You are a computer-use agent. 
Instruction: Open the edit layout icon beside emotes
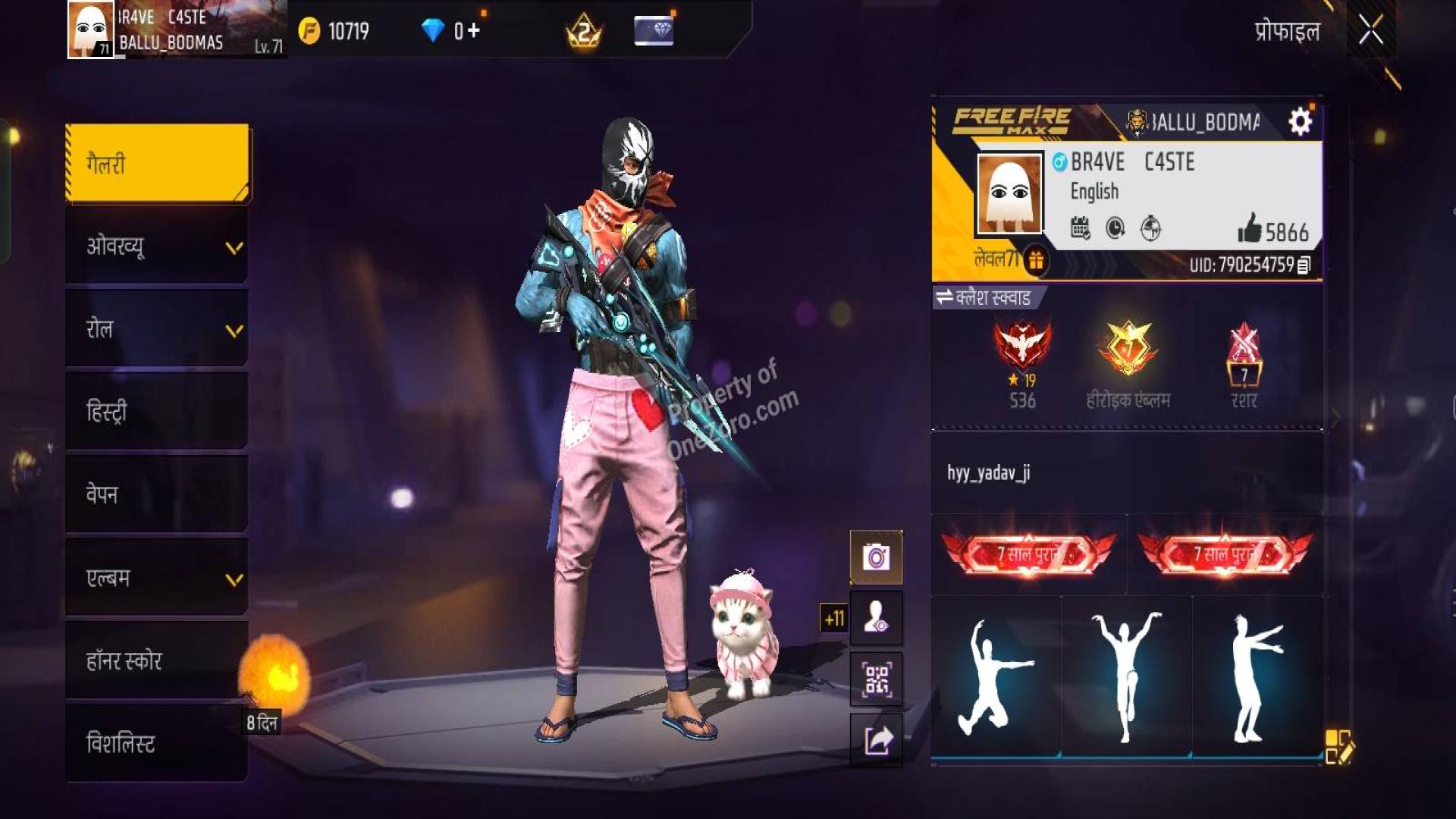1338,746
